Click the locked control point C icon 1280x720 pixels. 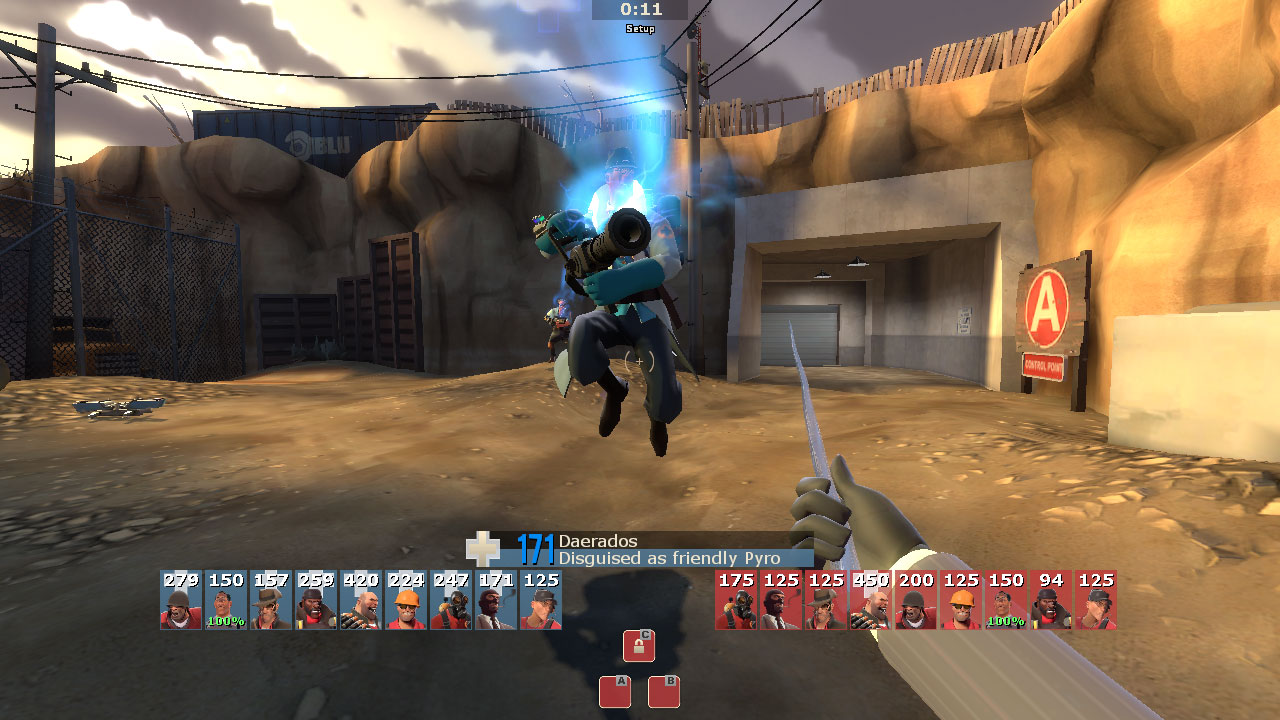639,646
